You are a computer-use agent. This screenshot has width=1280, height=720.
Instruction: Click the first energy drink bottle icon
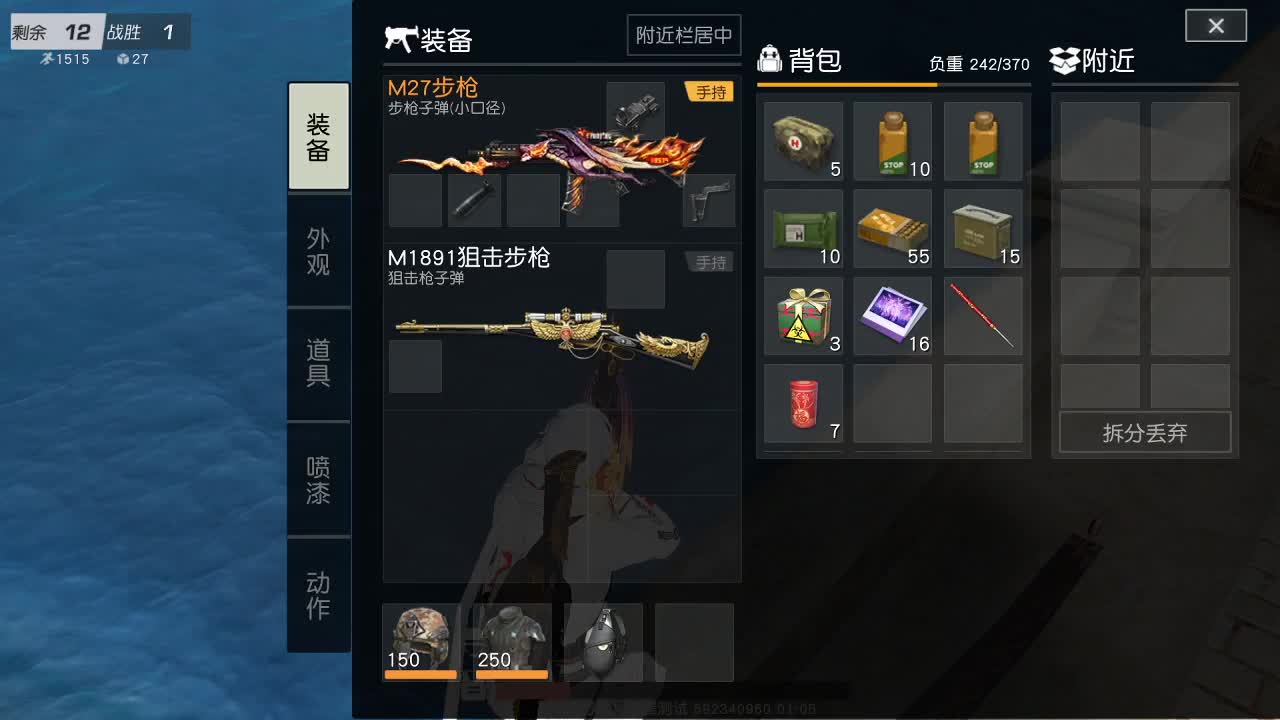click(x=893, y=140)
